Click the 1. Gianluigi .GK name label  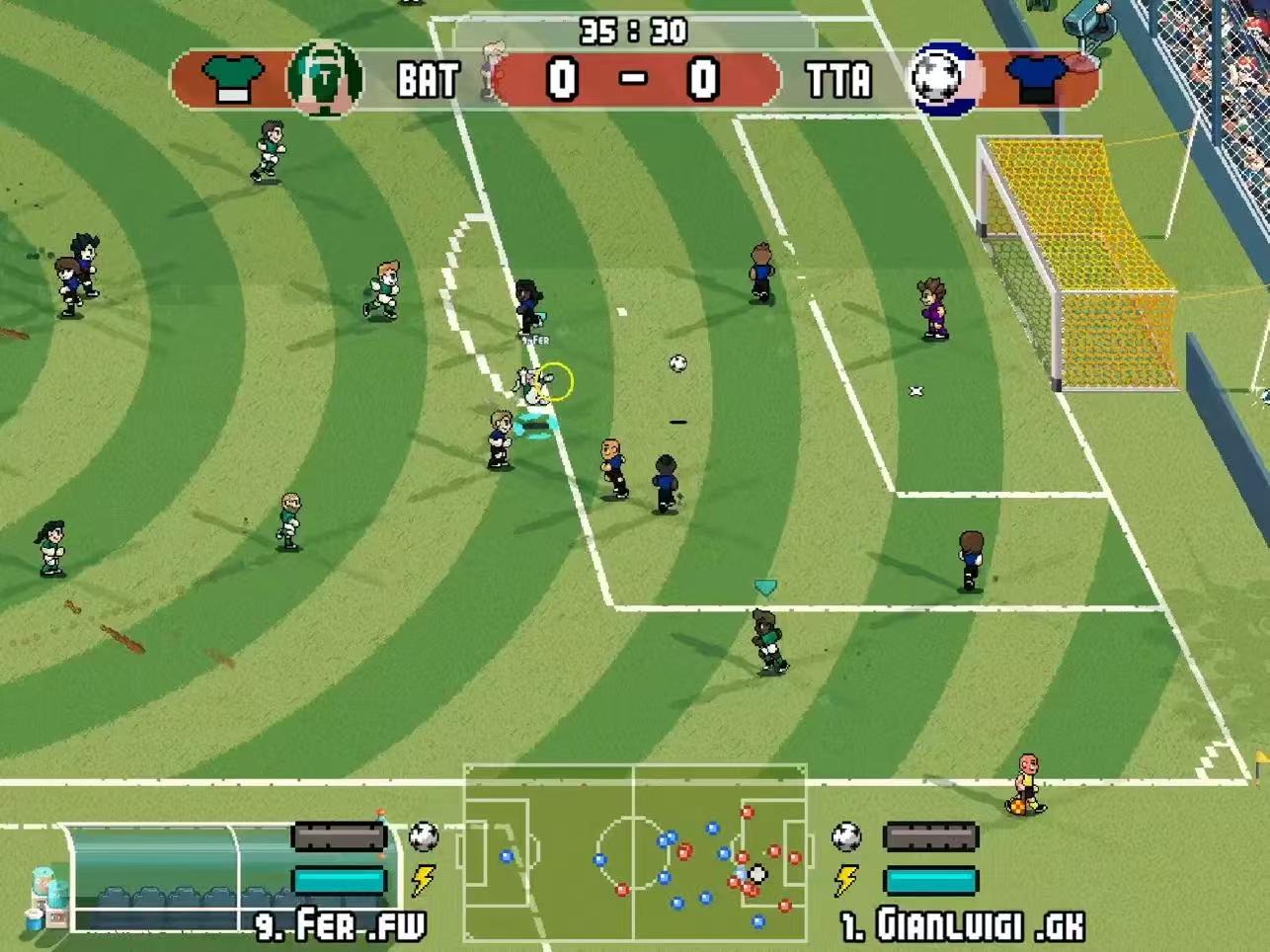tap(963, 928)
